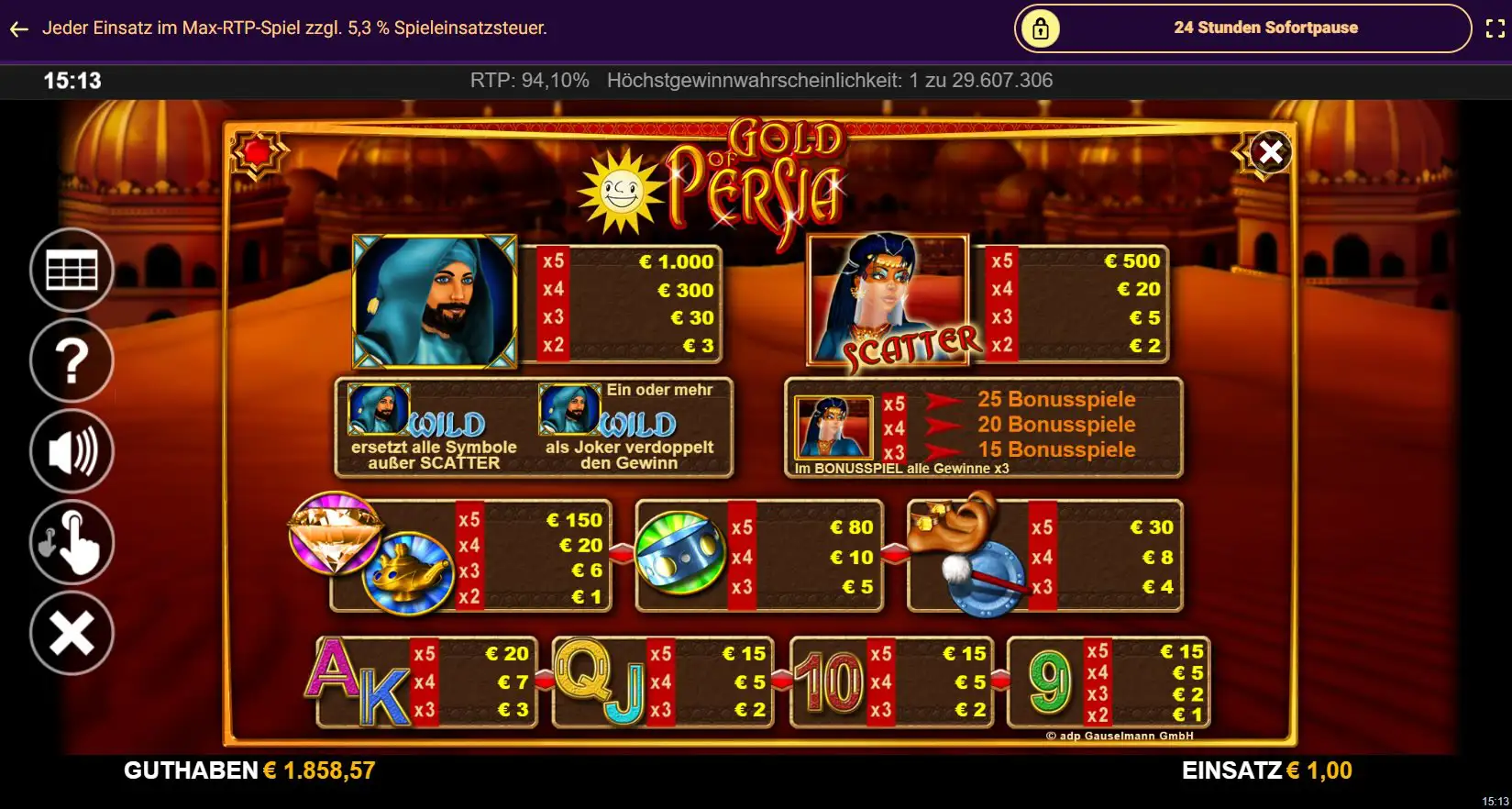Image resolution: width=1512 pixels, height=809 pixels.
Task: Open fullscreen mode via the corner icon
Action: click(x=1494, y=28)
